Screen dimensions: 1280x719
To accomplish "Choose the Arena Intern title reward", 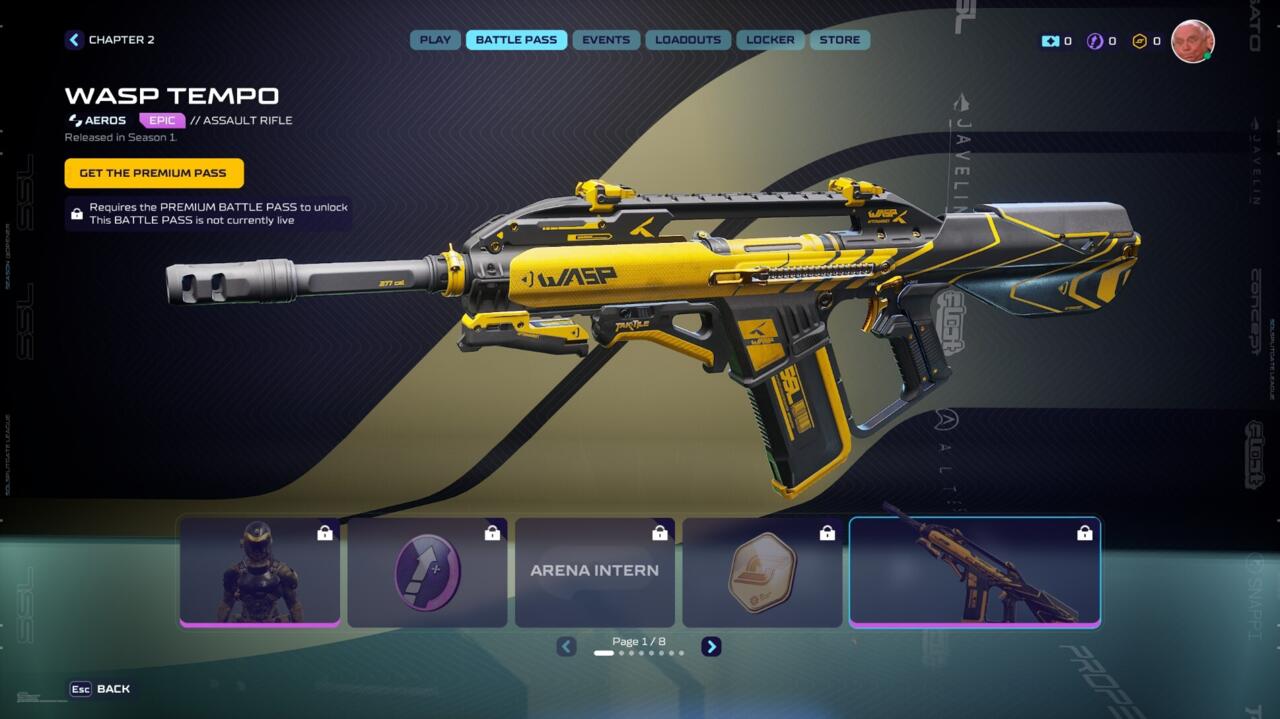I will (595, 572).
